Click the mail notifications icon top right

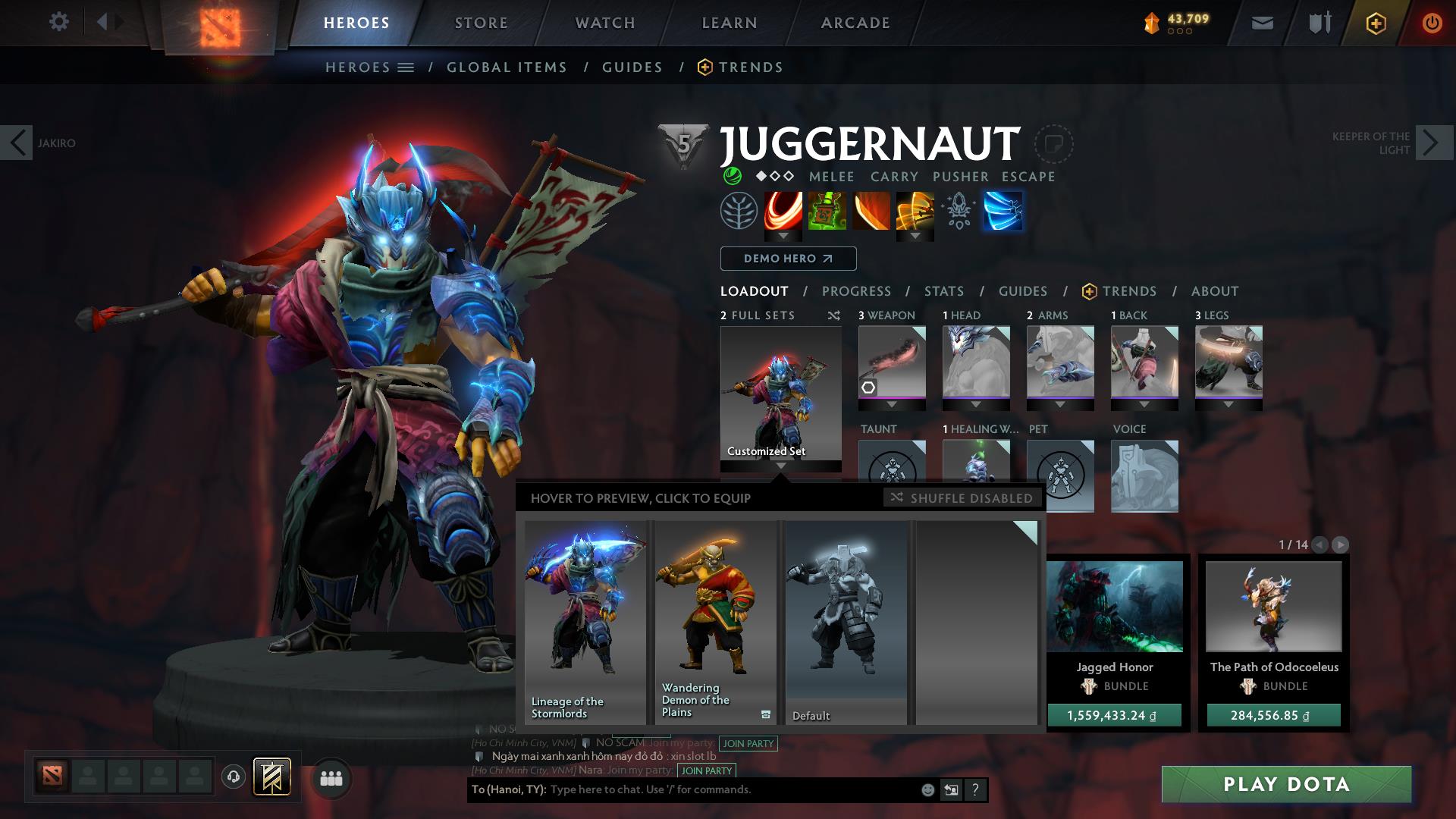(1262, 23)
